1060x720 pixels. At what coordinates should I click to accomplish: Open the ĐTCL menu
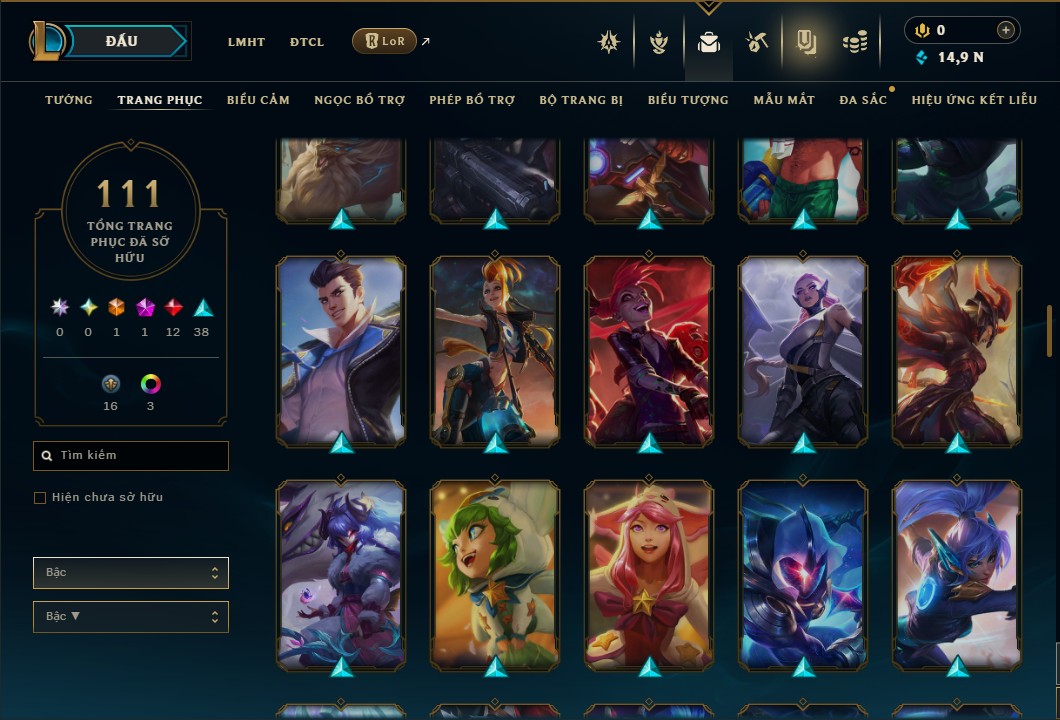(307, 42)
